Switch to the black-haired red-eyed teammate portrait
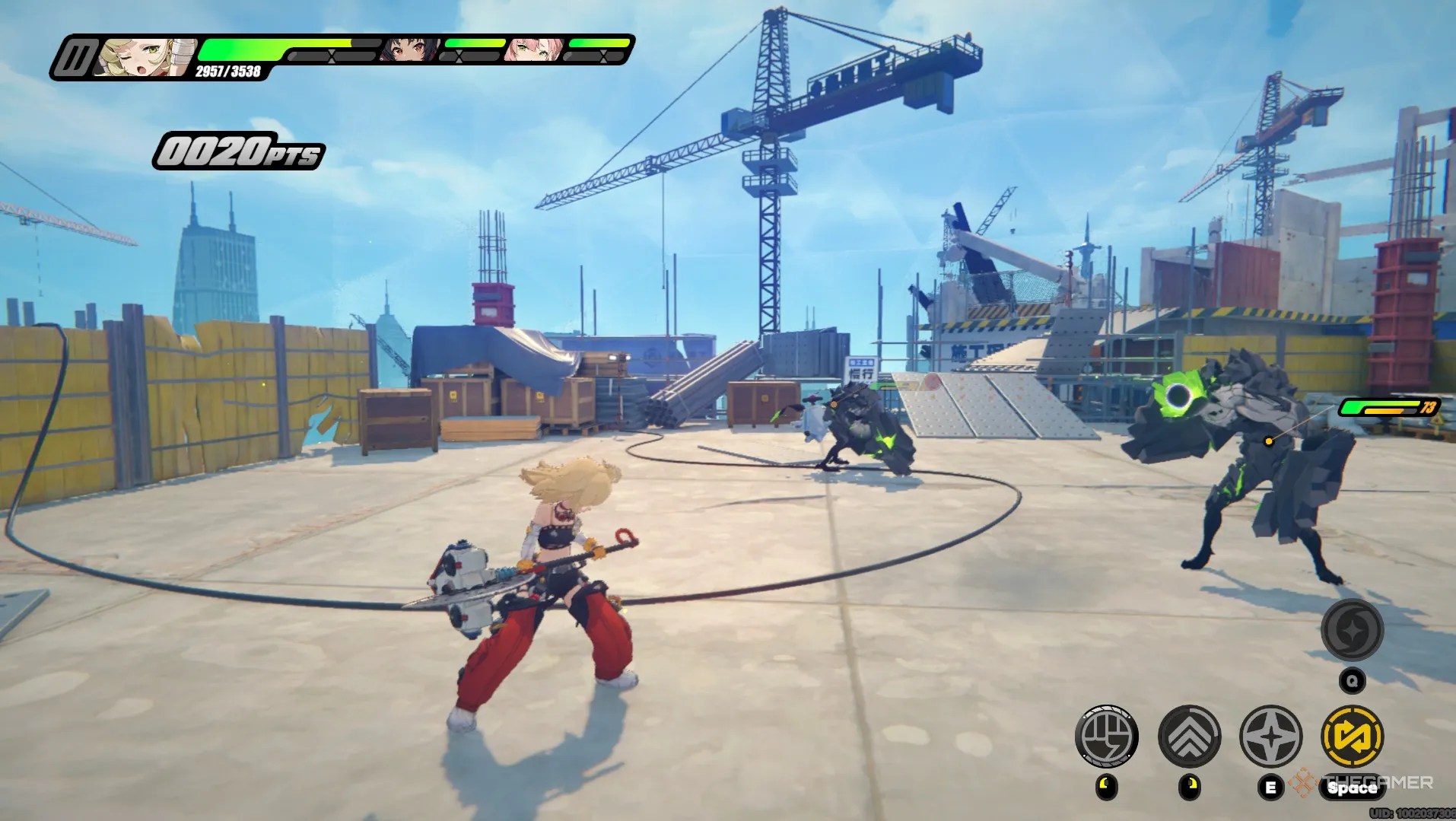 pyautogui.click(x=409, y=50)
